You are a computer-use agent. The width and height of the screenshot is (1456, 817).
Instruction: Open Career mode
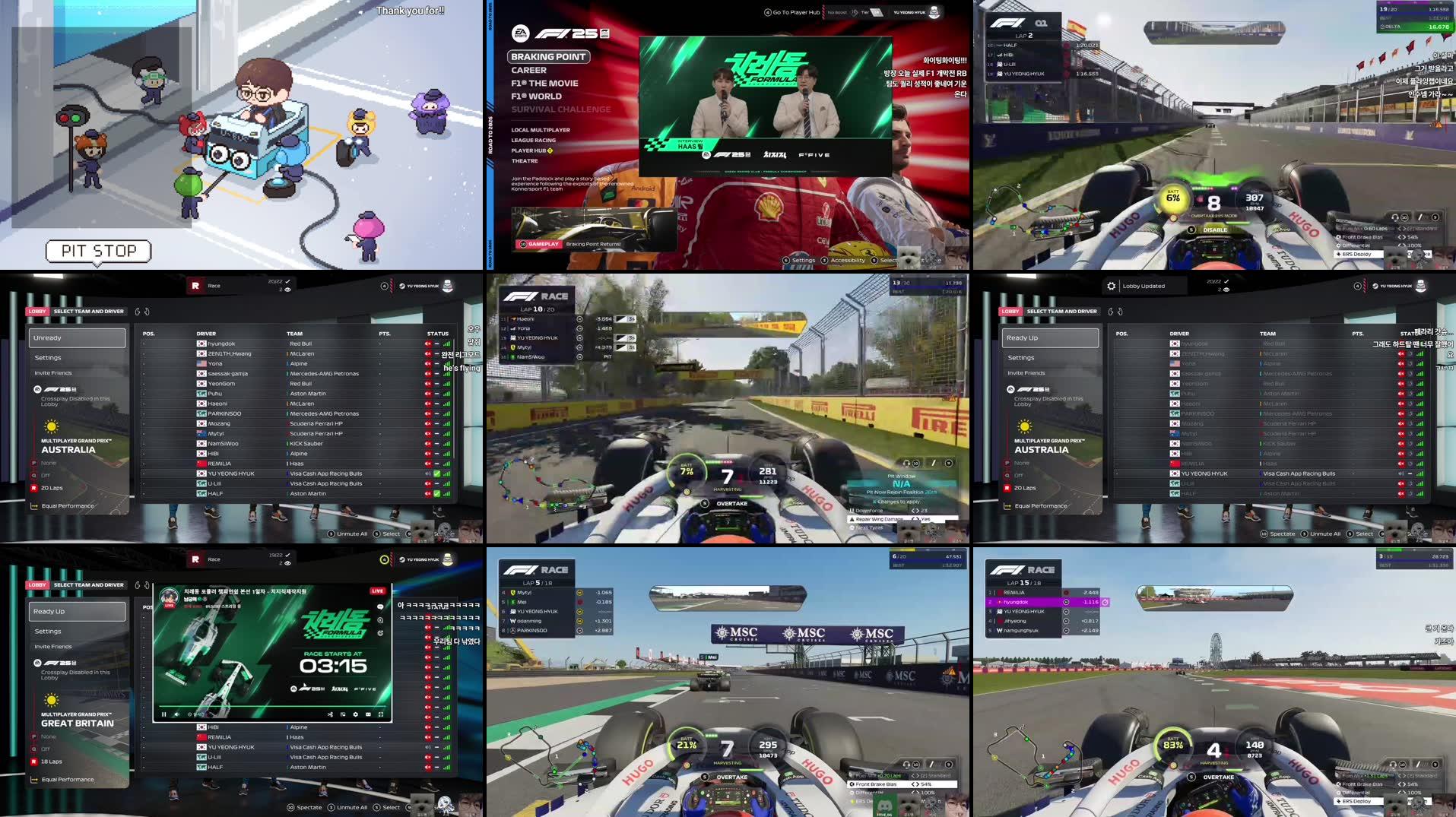[x=528, y=70]
